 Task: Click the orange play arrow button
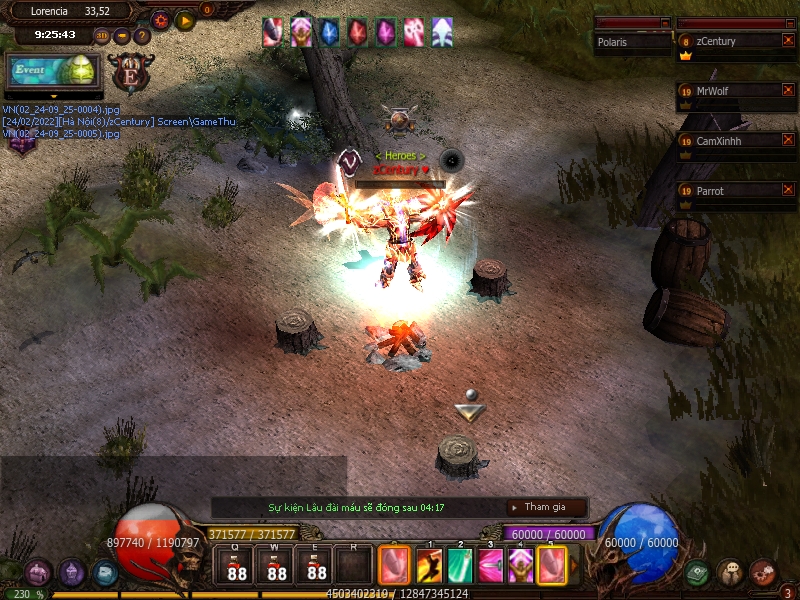click(185, 21)
